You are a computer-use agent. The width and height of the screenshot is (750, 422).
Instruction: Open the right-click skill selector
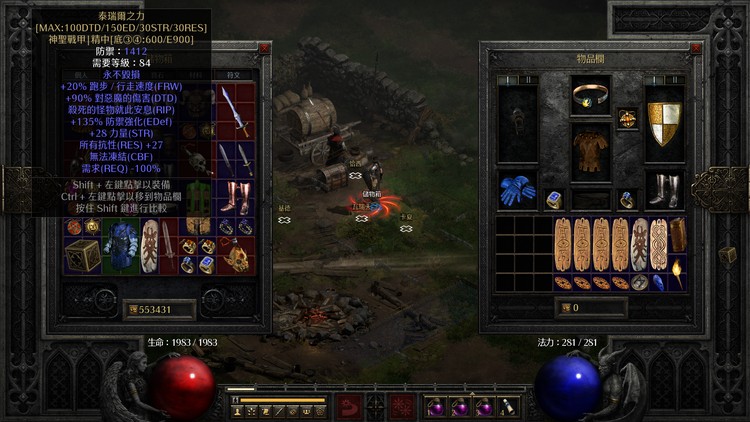click(402, 407)
